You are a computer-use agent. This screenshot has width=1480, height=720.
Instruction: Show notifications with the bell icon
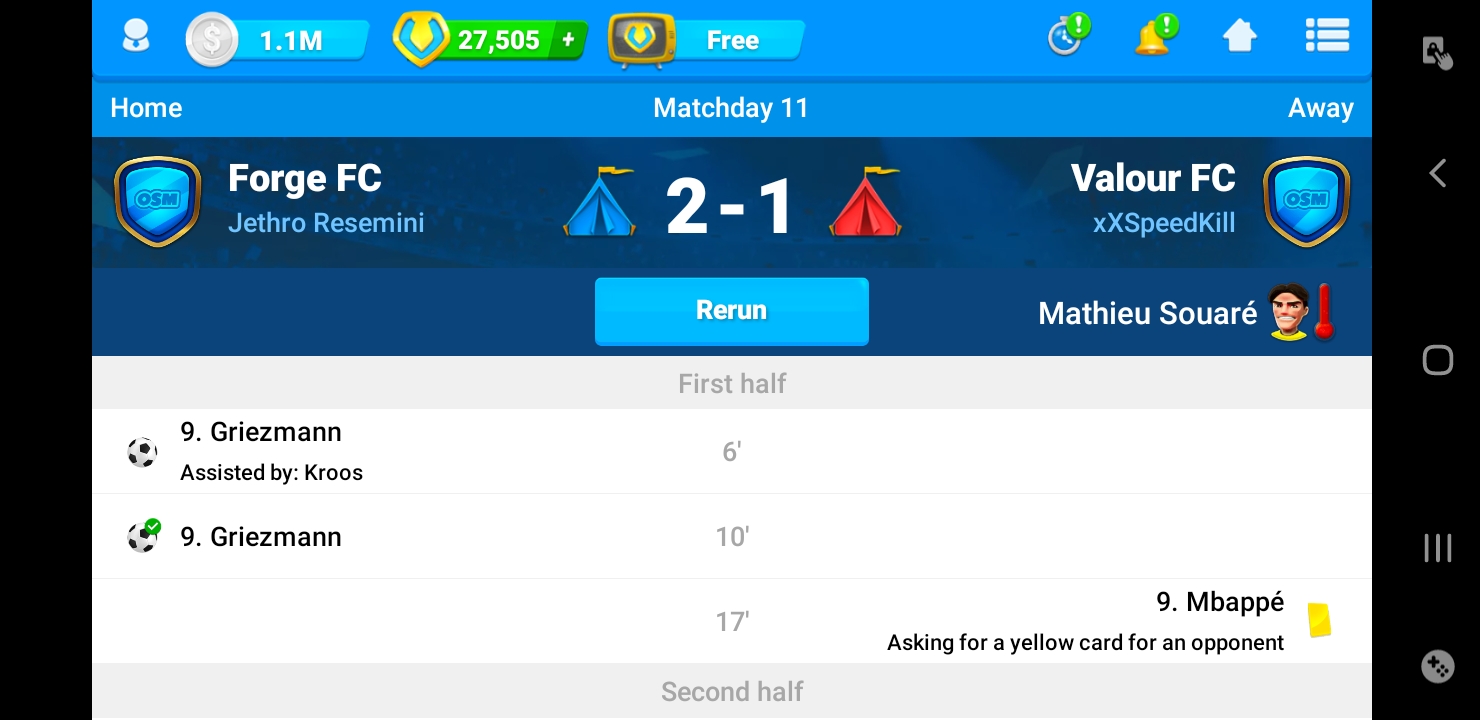(1153, 38)
